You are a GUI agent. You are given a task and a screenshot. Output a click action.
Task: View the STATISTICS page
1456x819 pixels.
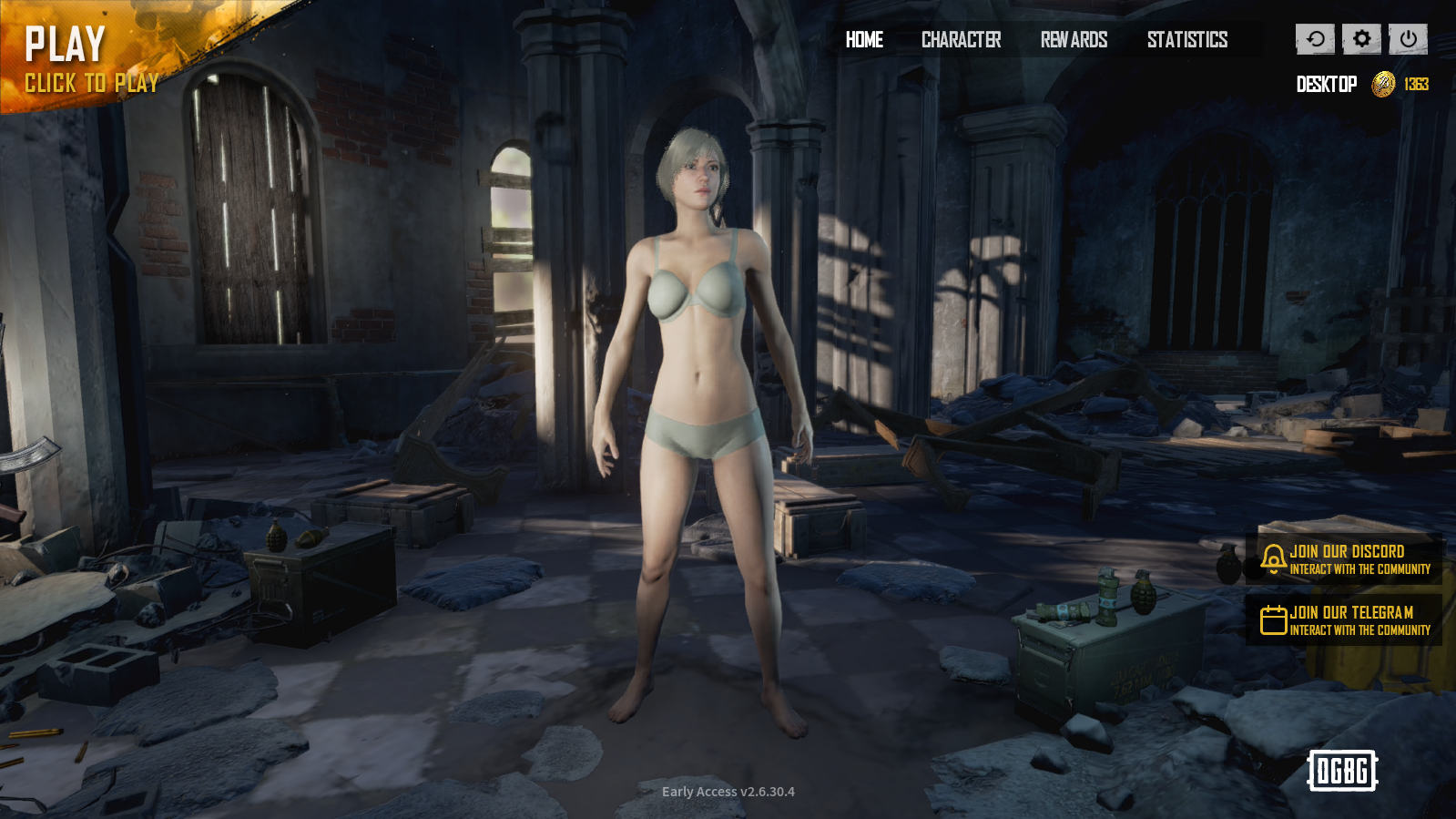pyautogui.click(x=1187, y=40)
